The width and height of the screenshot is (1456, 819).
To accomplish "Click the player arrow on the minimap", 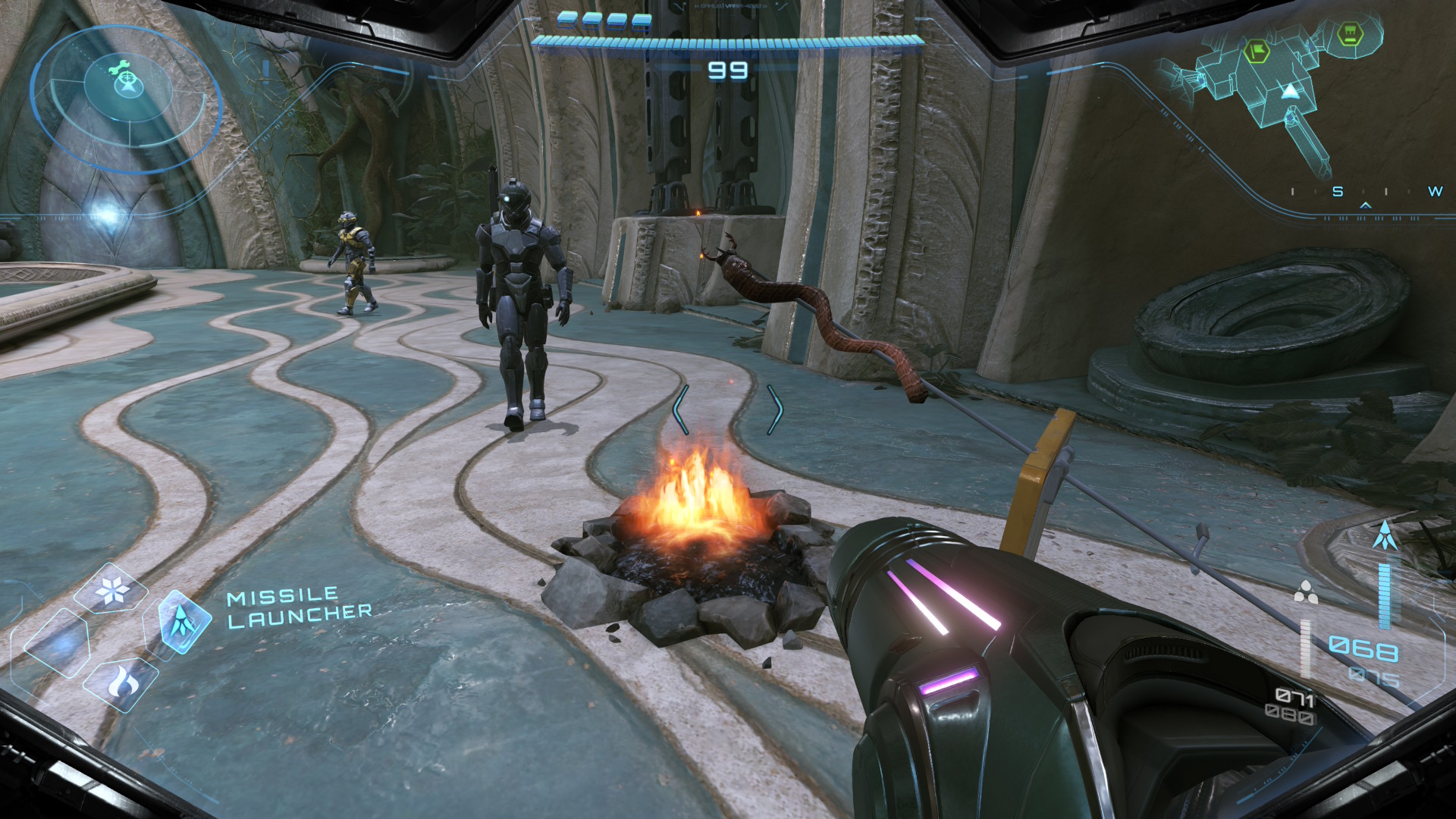I will pos(1289,92).
